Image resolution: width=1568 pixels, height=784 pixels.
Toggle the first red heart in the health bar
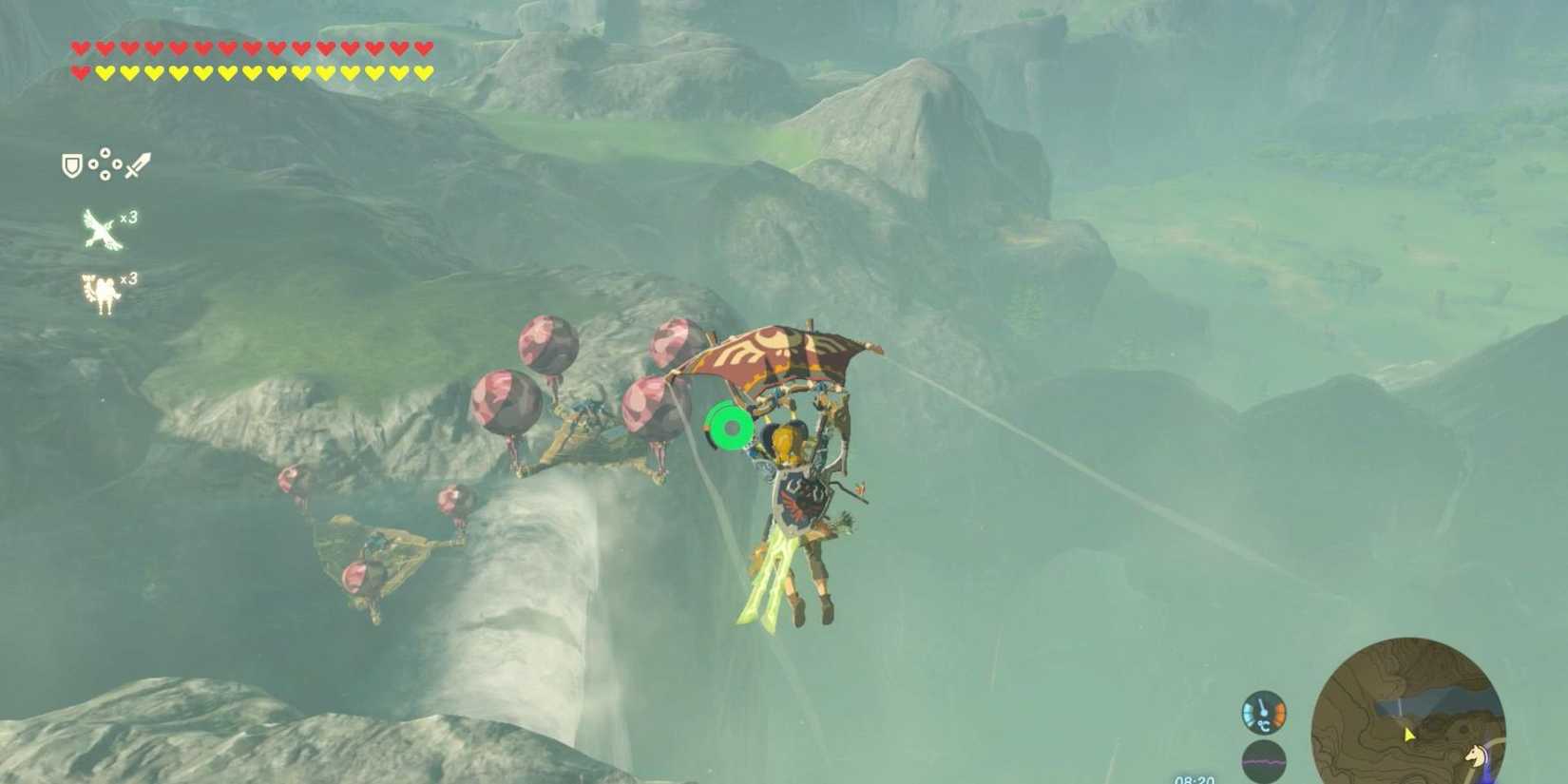point(80,44)
